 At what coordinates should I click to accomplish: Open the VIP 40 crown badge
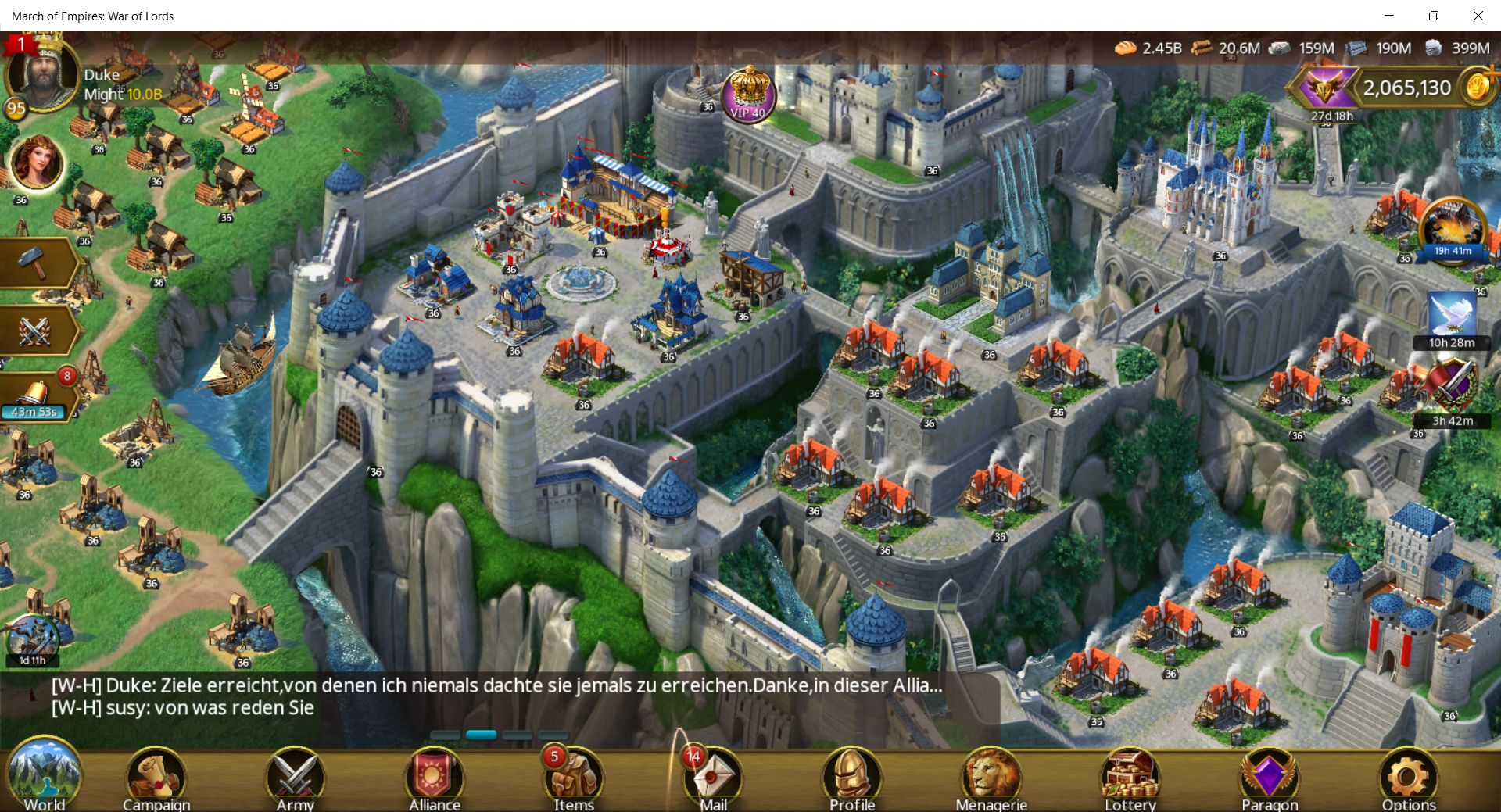748,95
